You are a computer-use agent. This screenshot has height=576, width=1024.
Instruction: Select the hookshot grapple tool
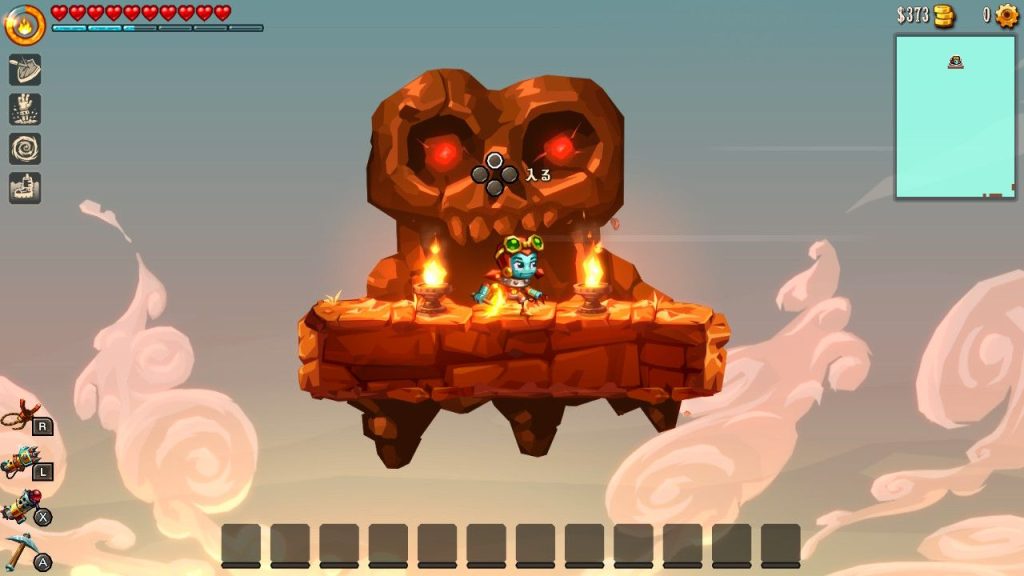(20, 414)
